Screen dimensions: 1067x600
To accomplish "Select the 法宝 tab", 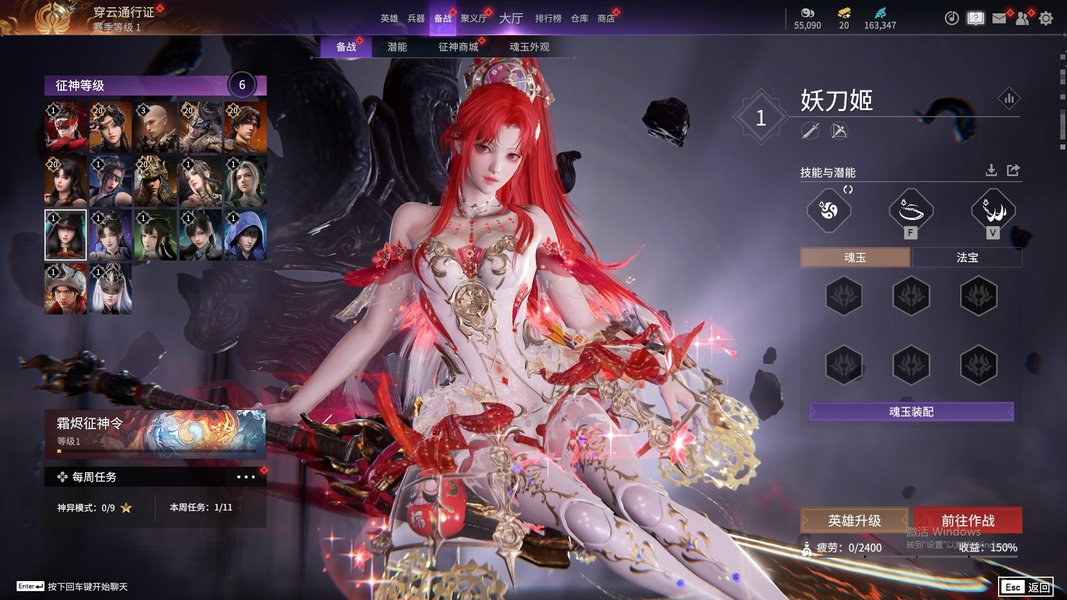I will pyautogui.click(x=967, y=257).
